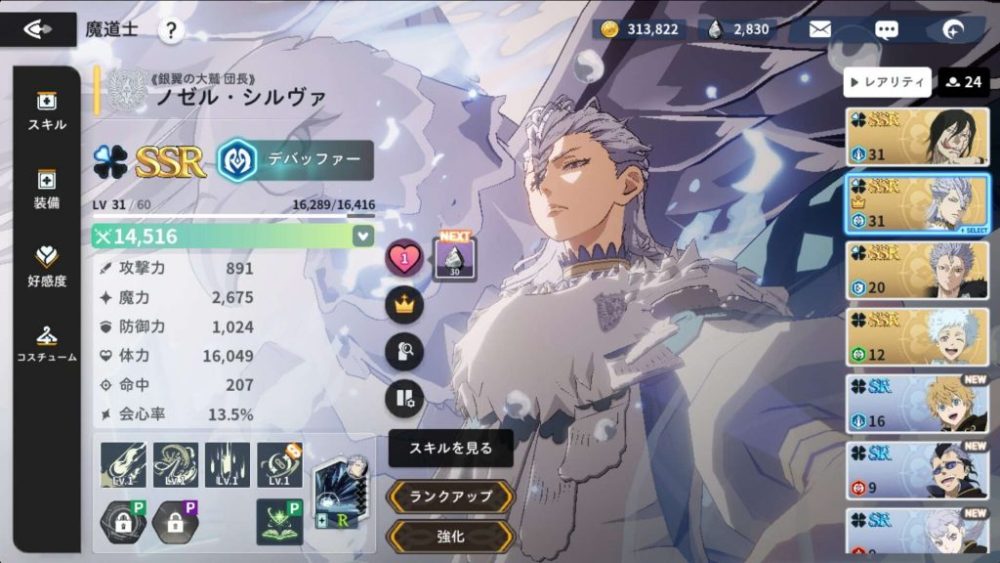Open the レアリティ sort dropdown
This screenshot has width=1000, height=563.
pyautogui.click(x=887, y=82)
